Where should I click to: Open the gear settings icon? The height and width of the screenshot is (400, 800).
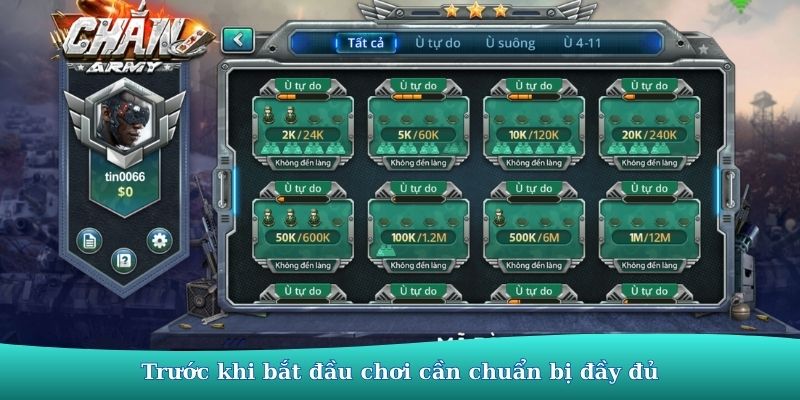(x=159, y=239)
